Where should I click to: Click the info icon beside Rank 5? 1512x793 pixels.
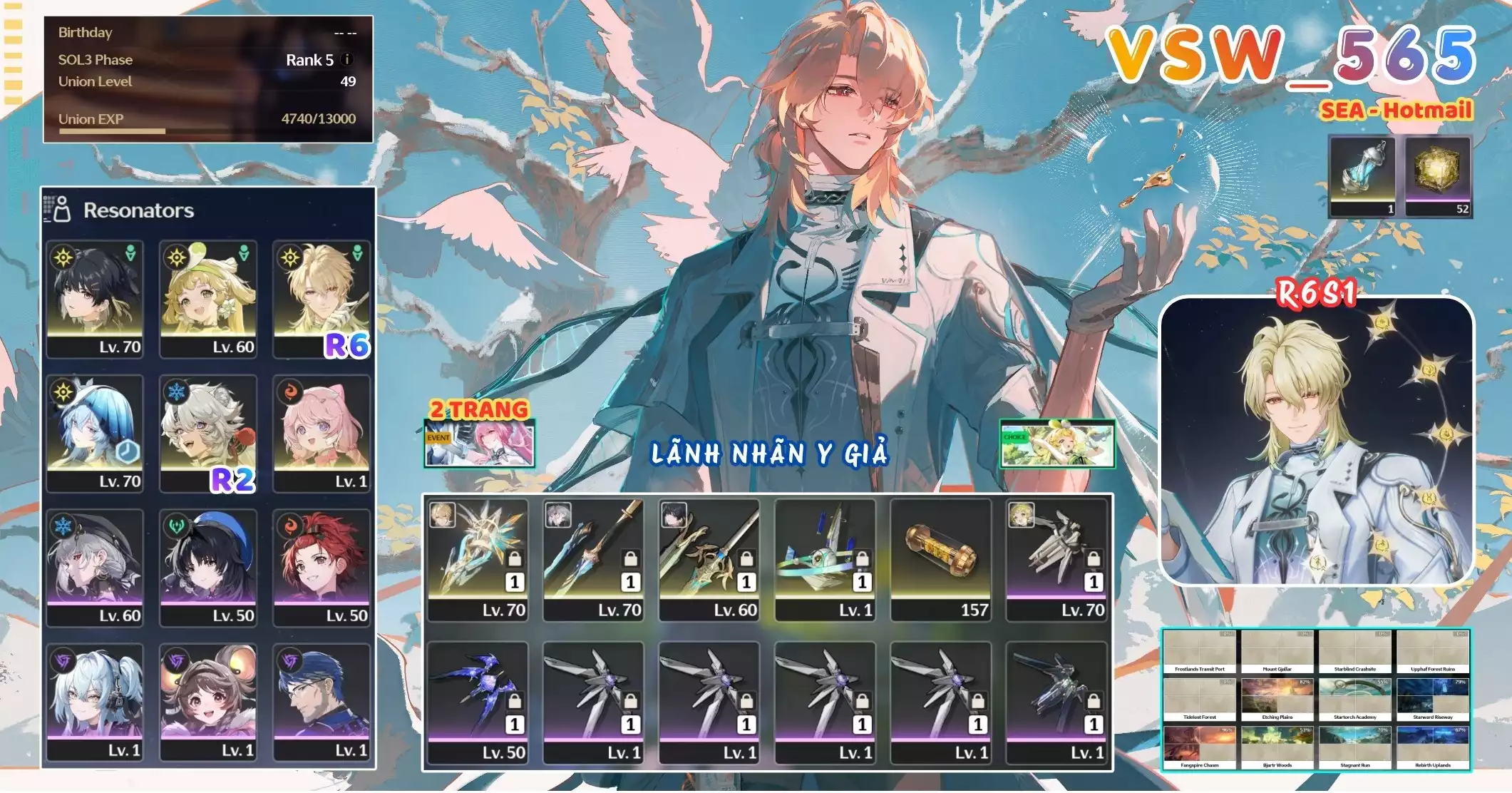[347, 60]
